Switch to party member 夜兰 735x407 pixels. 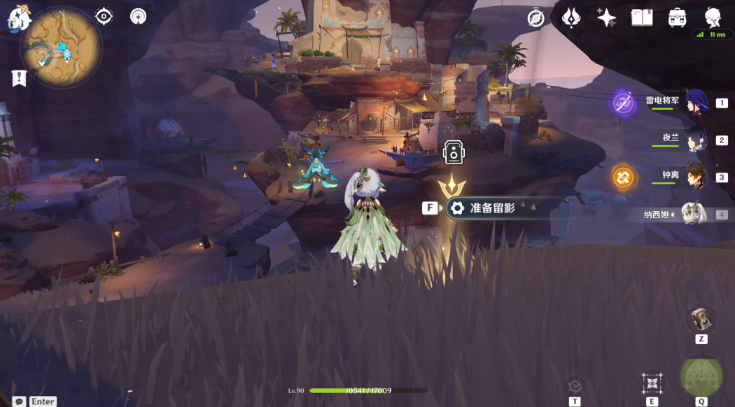[695, 140]
